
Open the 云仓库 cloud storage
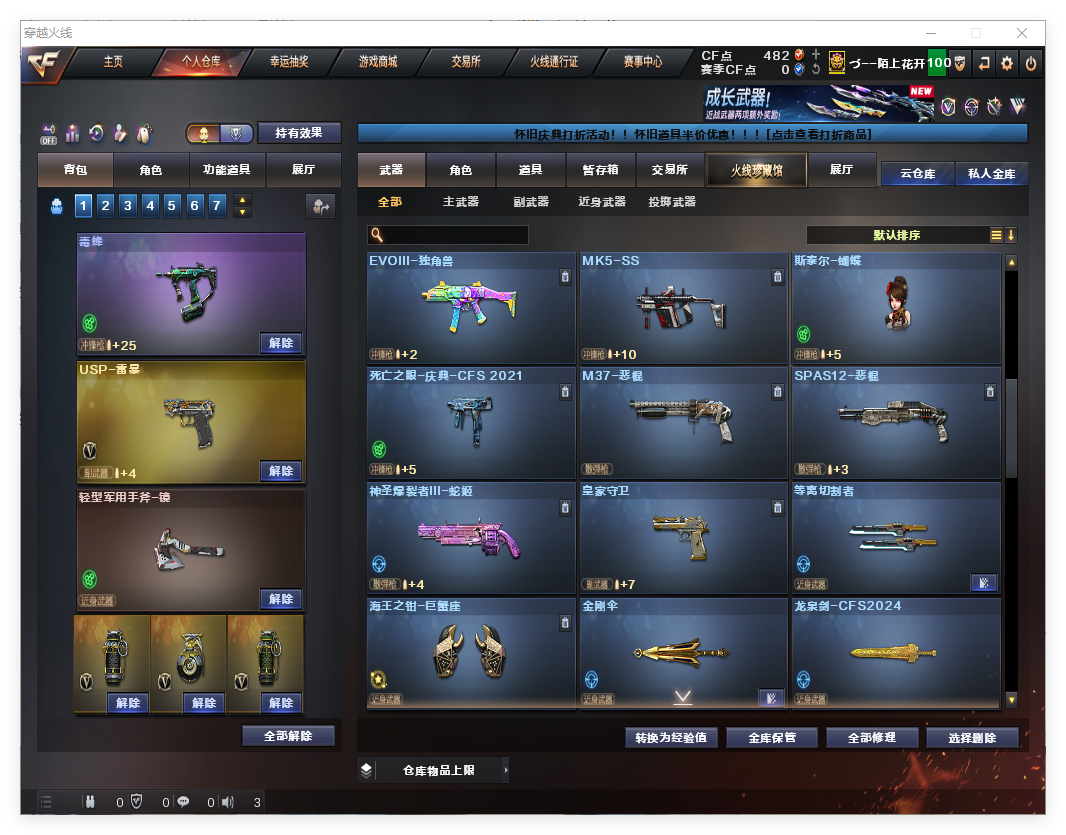pos(917,173)
